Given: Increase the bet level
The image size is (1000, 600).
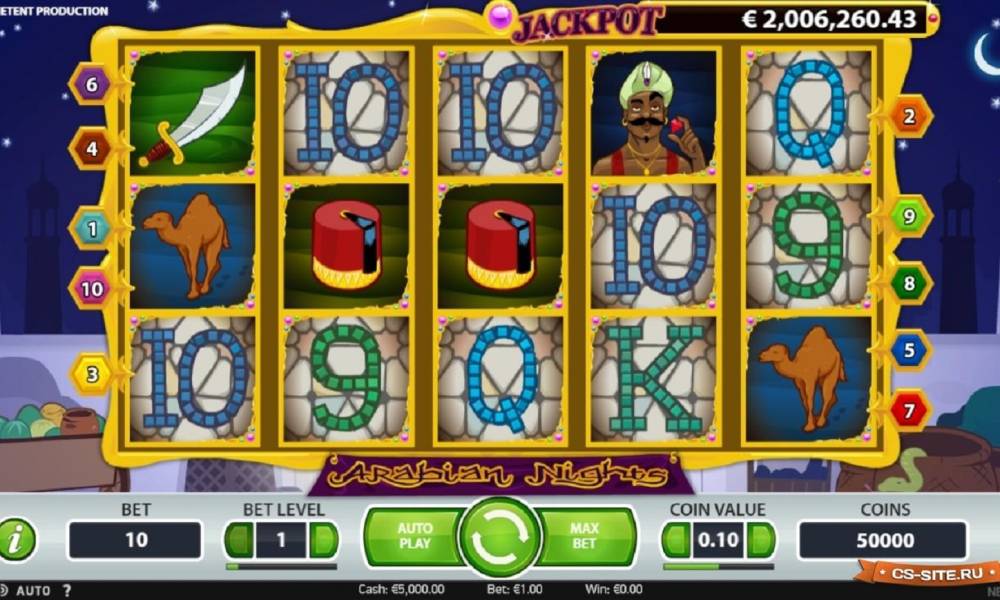Looking at the screenshot, I should pos(322,541).
